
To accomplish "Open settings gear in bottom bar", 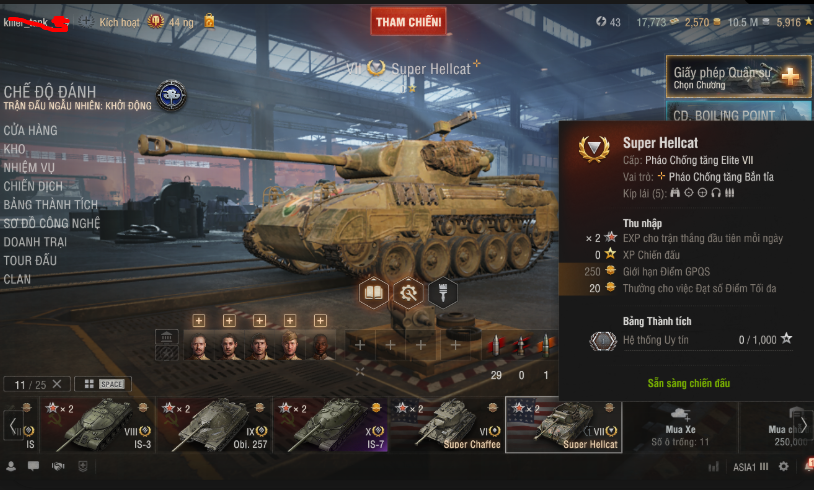I will 783,466.
